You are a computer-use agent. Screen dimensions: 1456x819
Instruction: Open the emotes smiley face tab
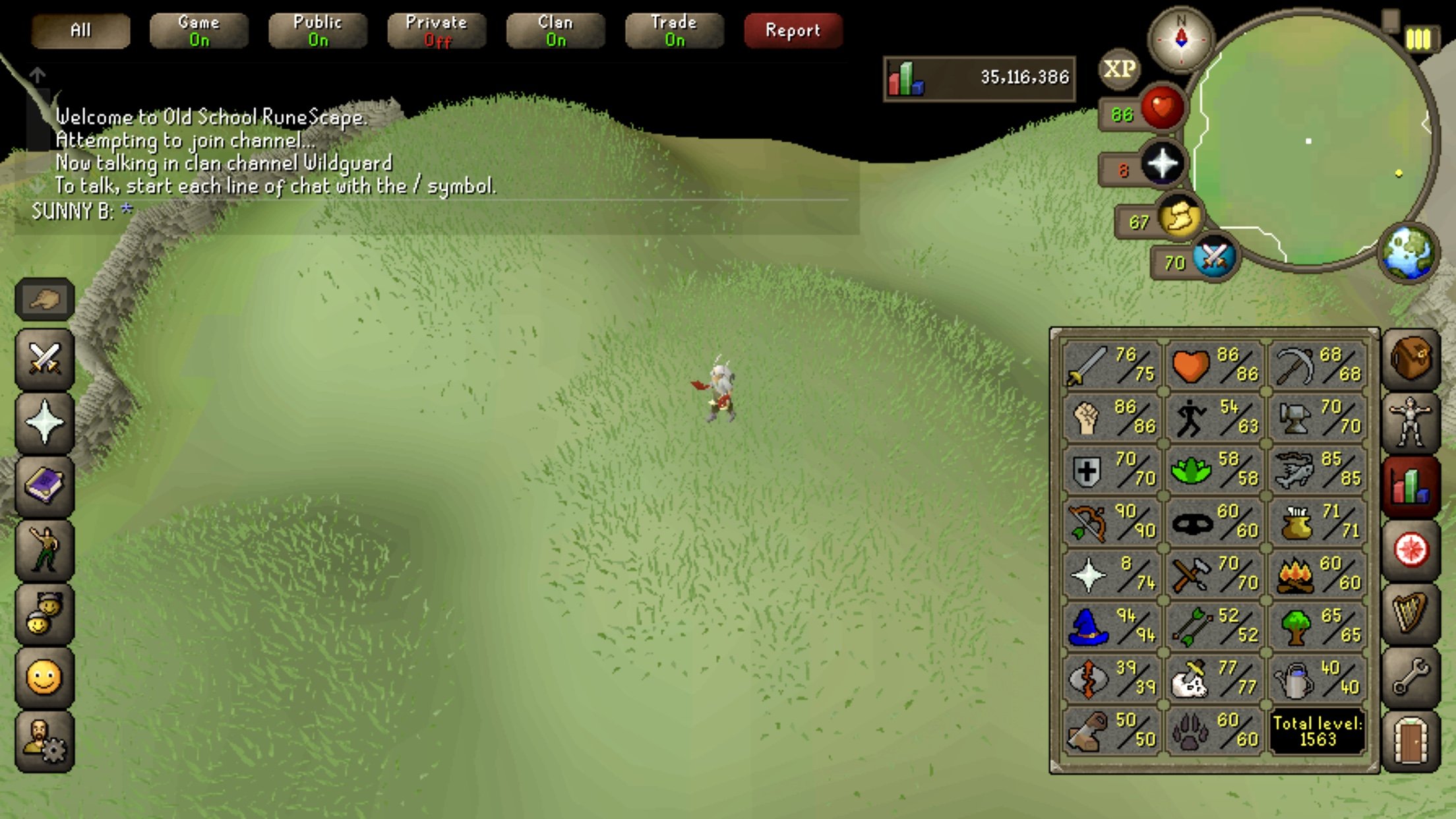click(44, 677)
